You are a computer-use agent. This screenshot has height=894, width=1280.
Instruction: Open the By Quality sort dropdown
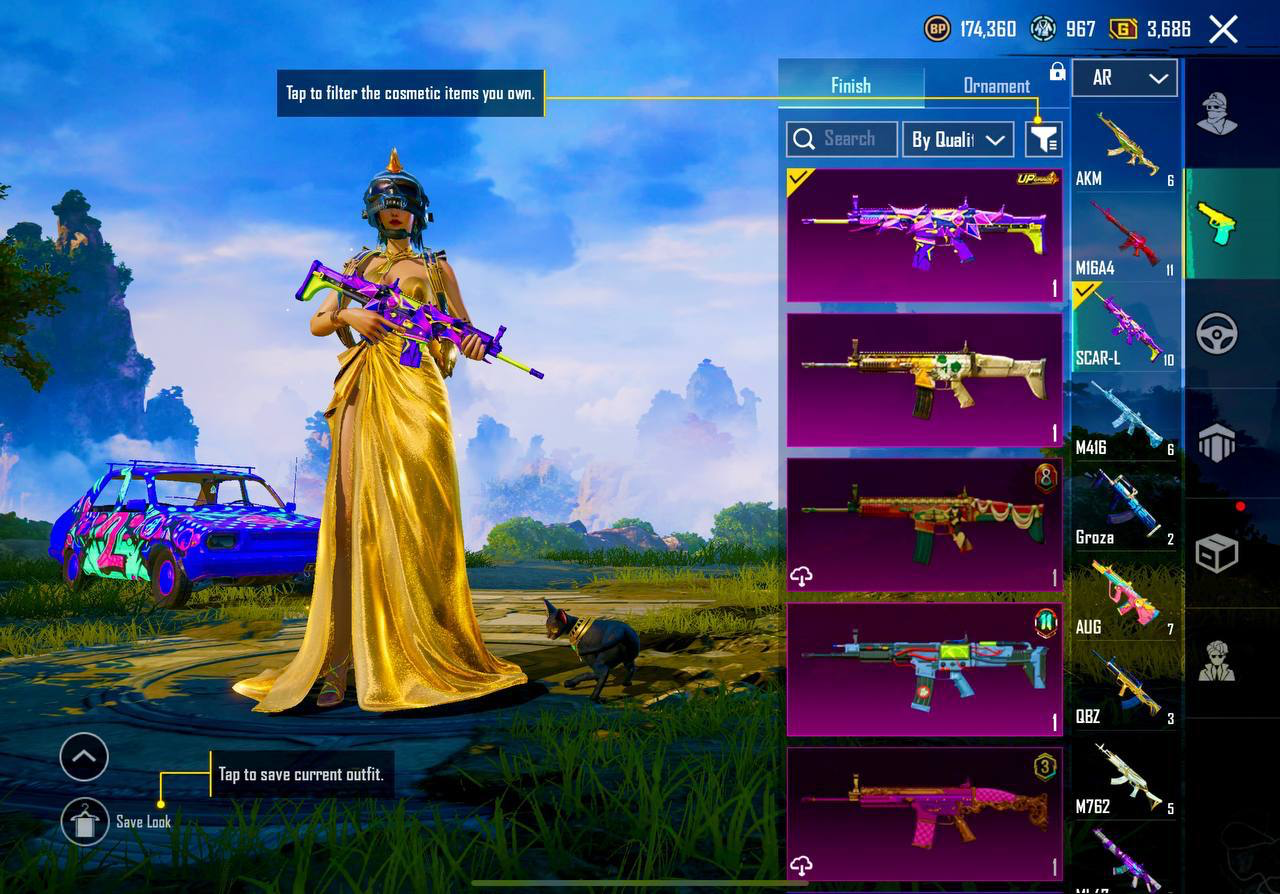(x=957, y=140)
